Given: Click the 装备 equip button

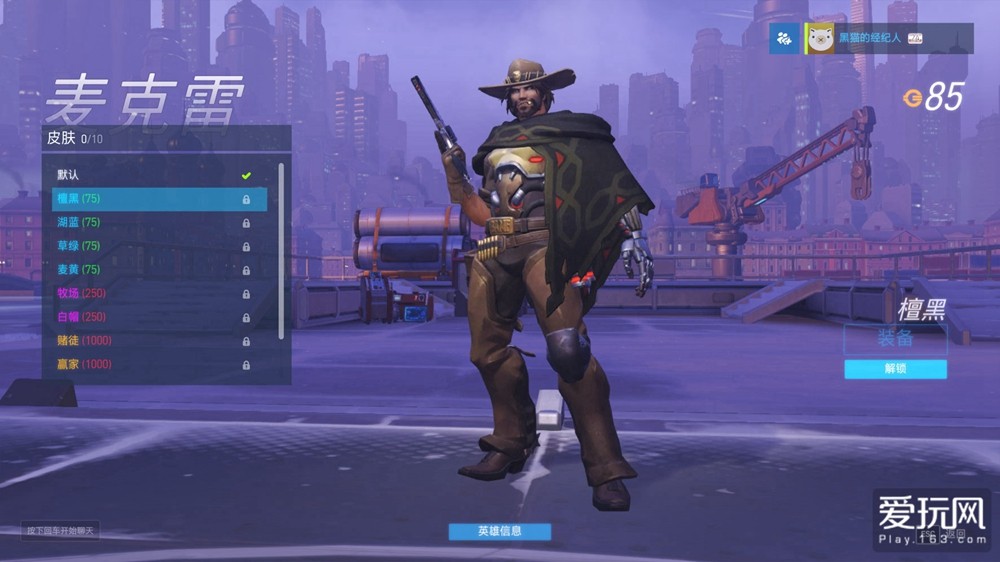Looking at the screenshot, I should 895,338.
